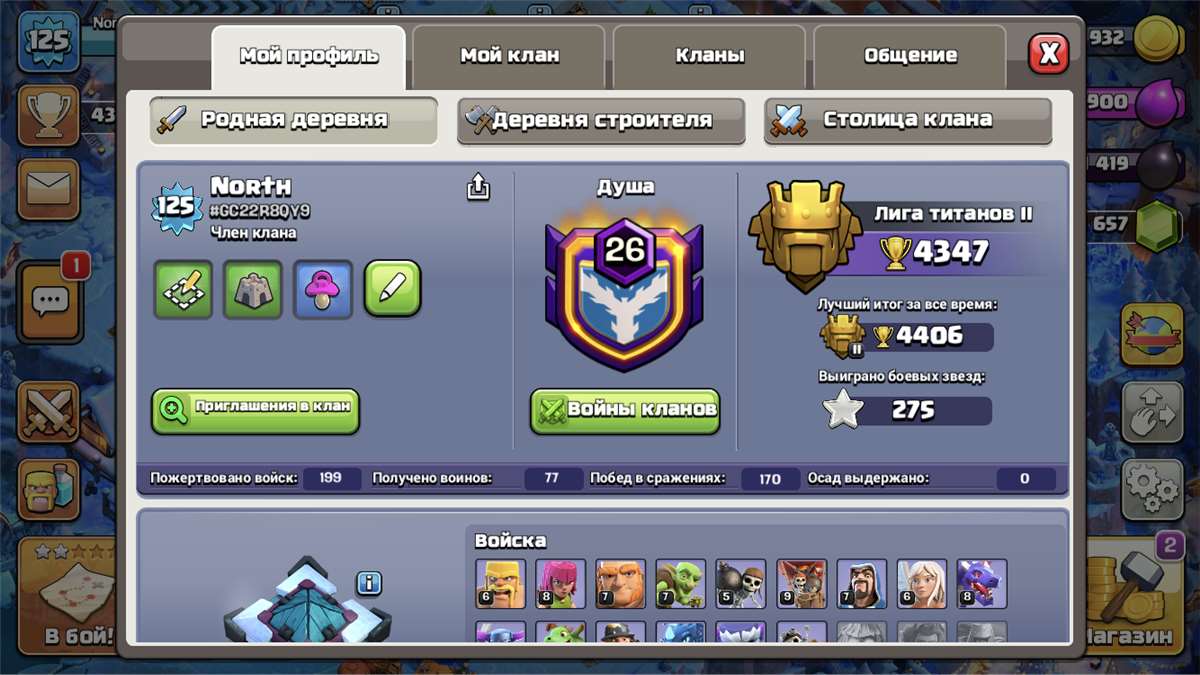Switch to Столица клана view
1200x675 pixels.
pyautogui.click(x=908, y=120)
